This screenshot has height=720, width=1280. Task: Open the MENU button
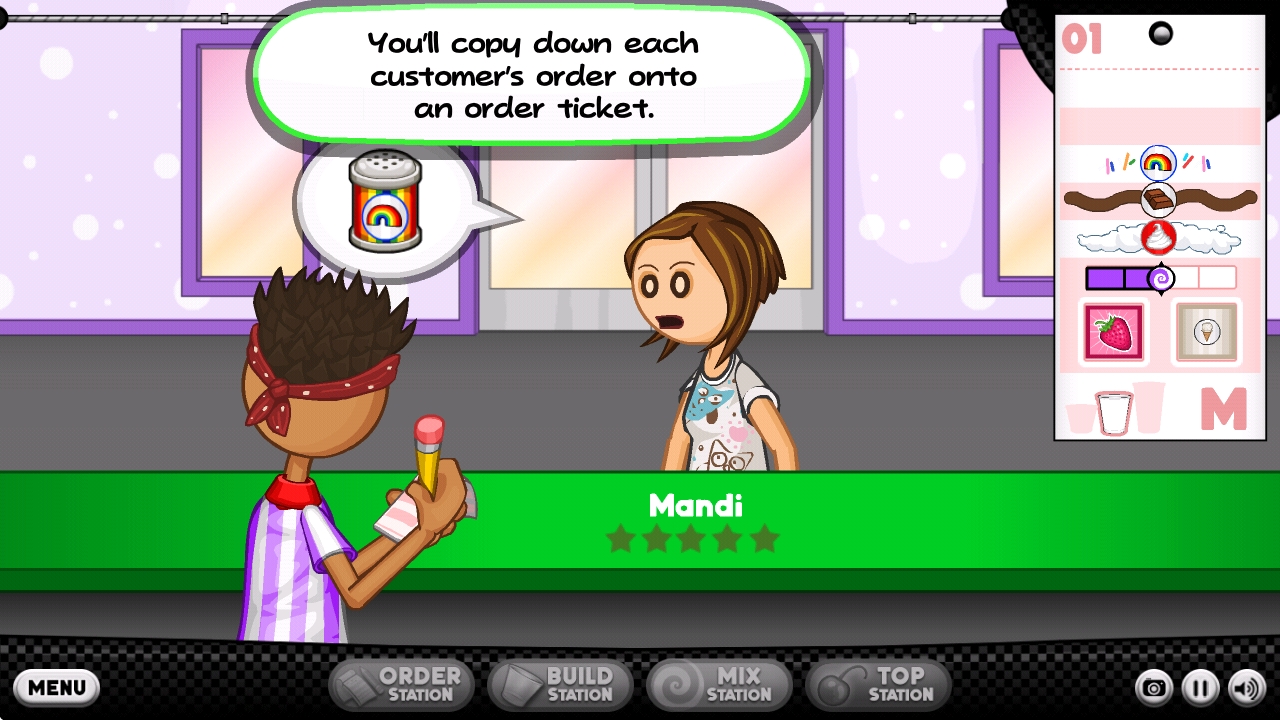coord(57,687)
